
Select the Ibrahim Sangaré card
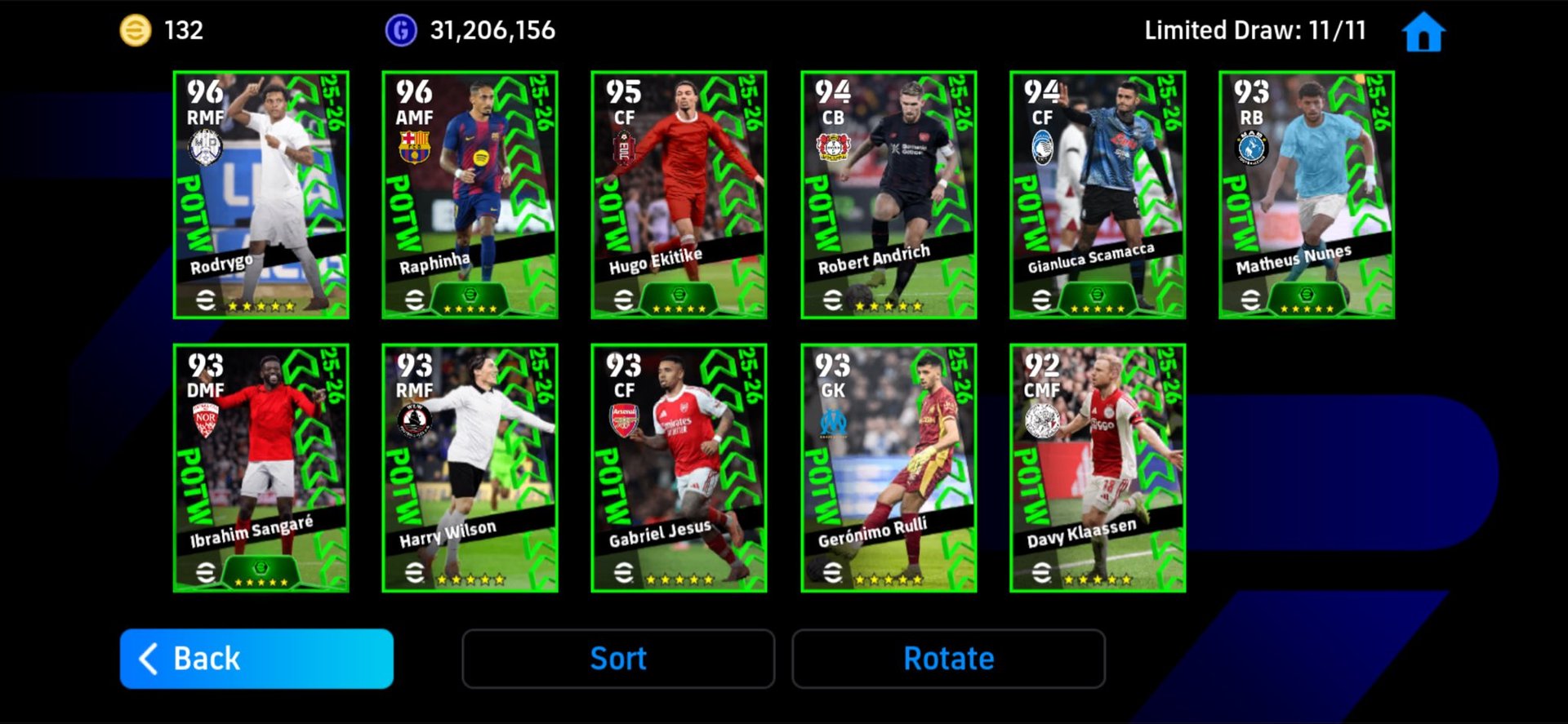[261, 468]
